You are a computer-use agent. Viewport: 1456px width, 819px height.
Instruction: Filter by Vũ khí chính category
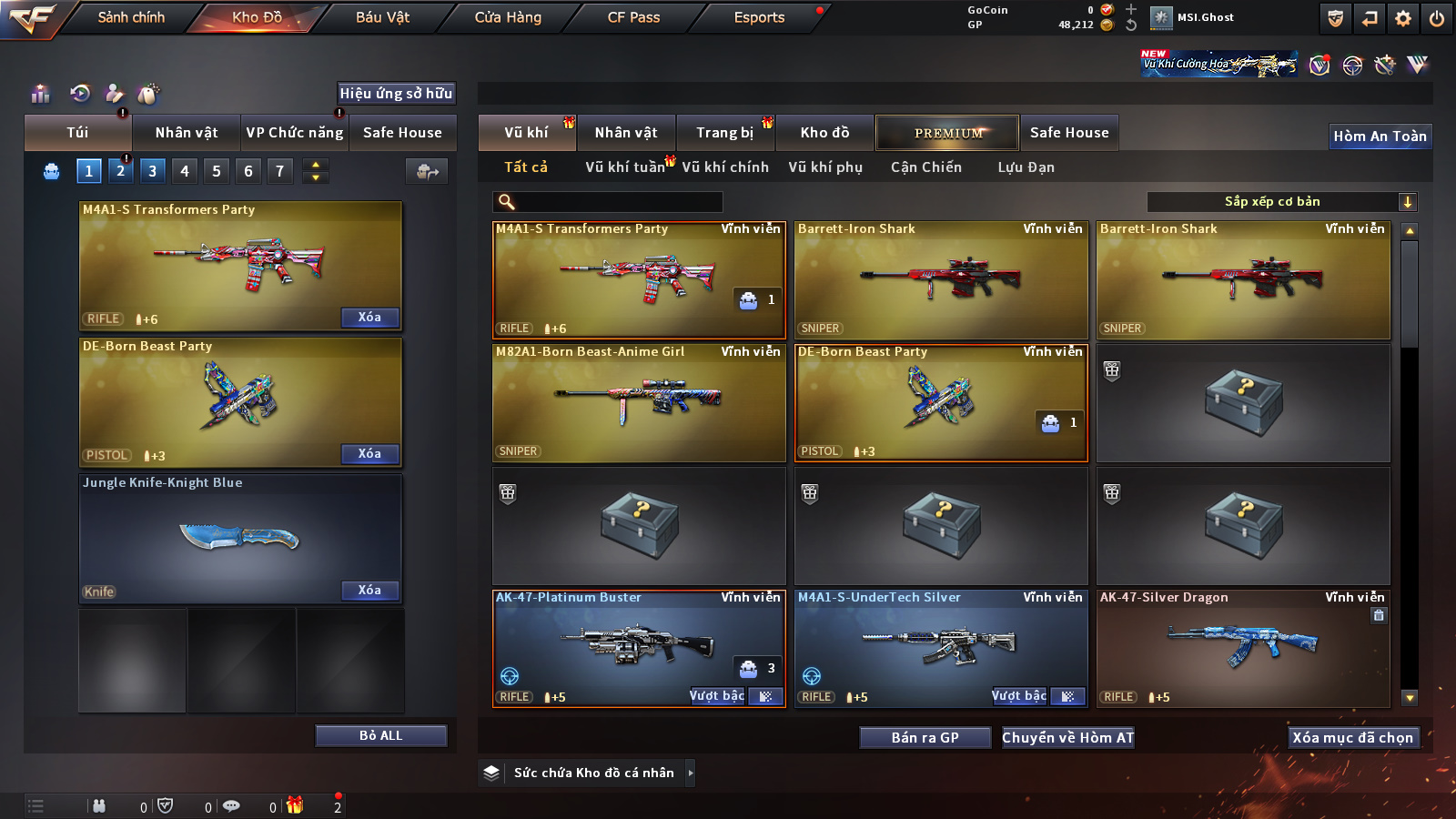pyautogui.click(x=725, y=167)
